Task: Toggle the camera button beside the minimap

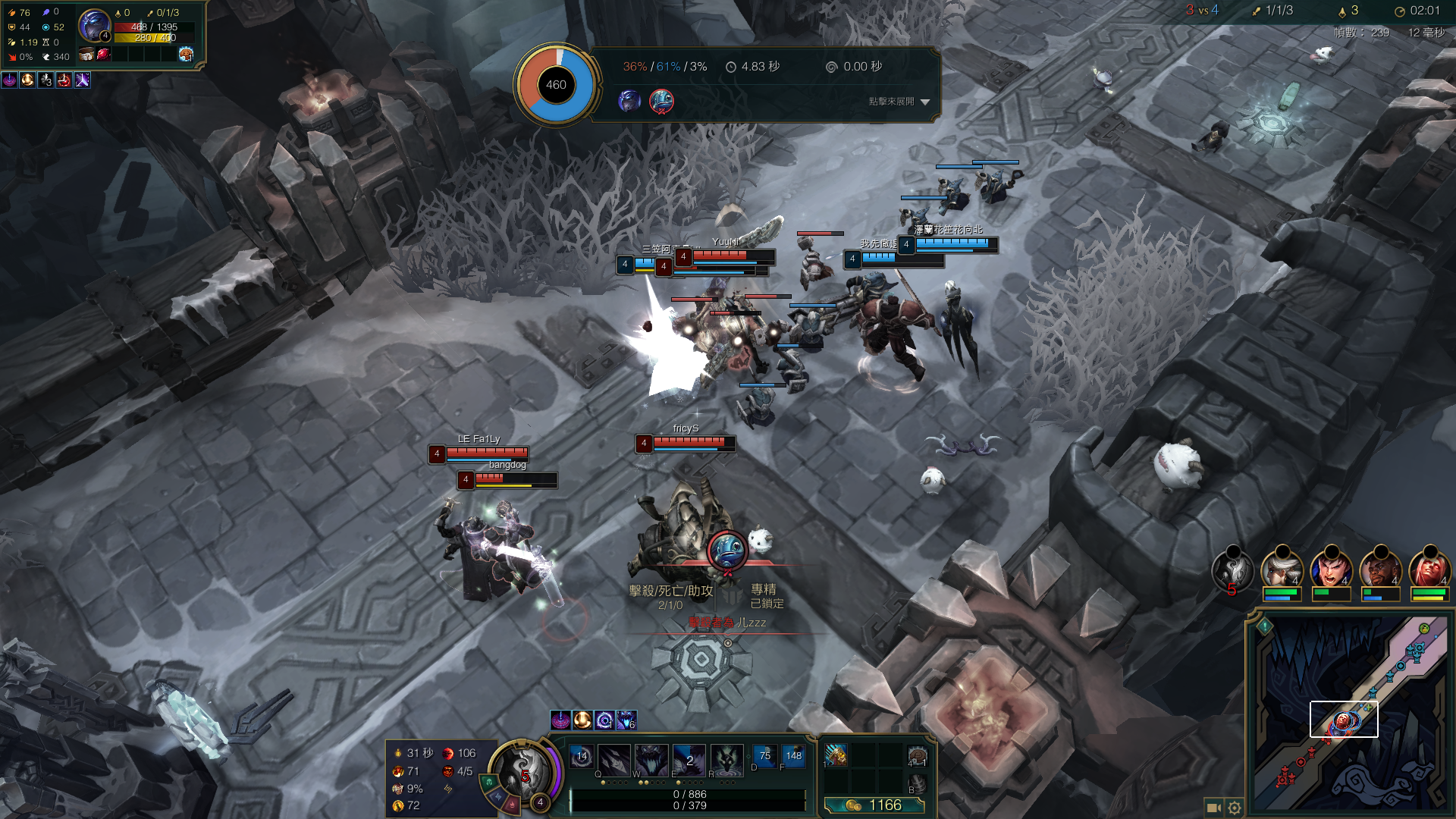Action: 1213,808
